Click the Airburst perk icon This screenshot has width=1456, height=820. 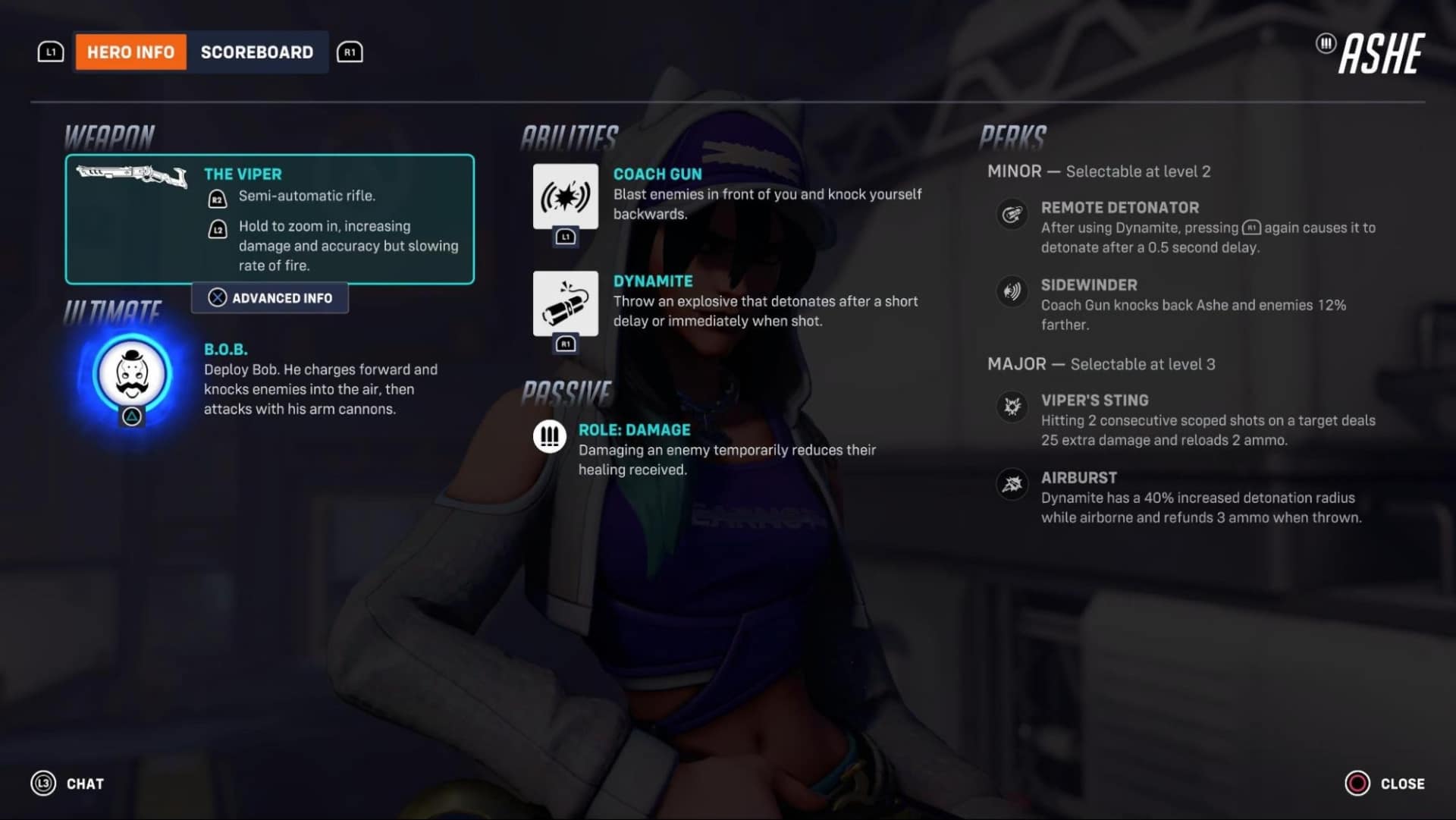point(1012,485)
